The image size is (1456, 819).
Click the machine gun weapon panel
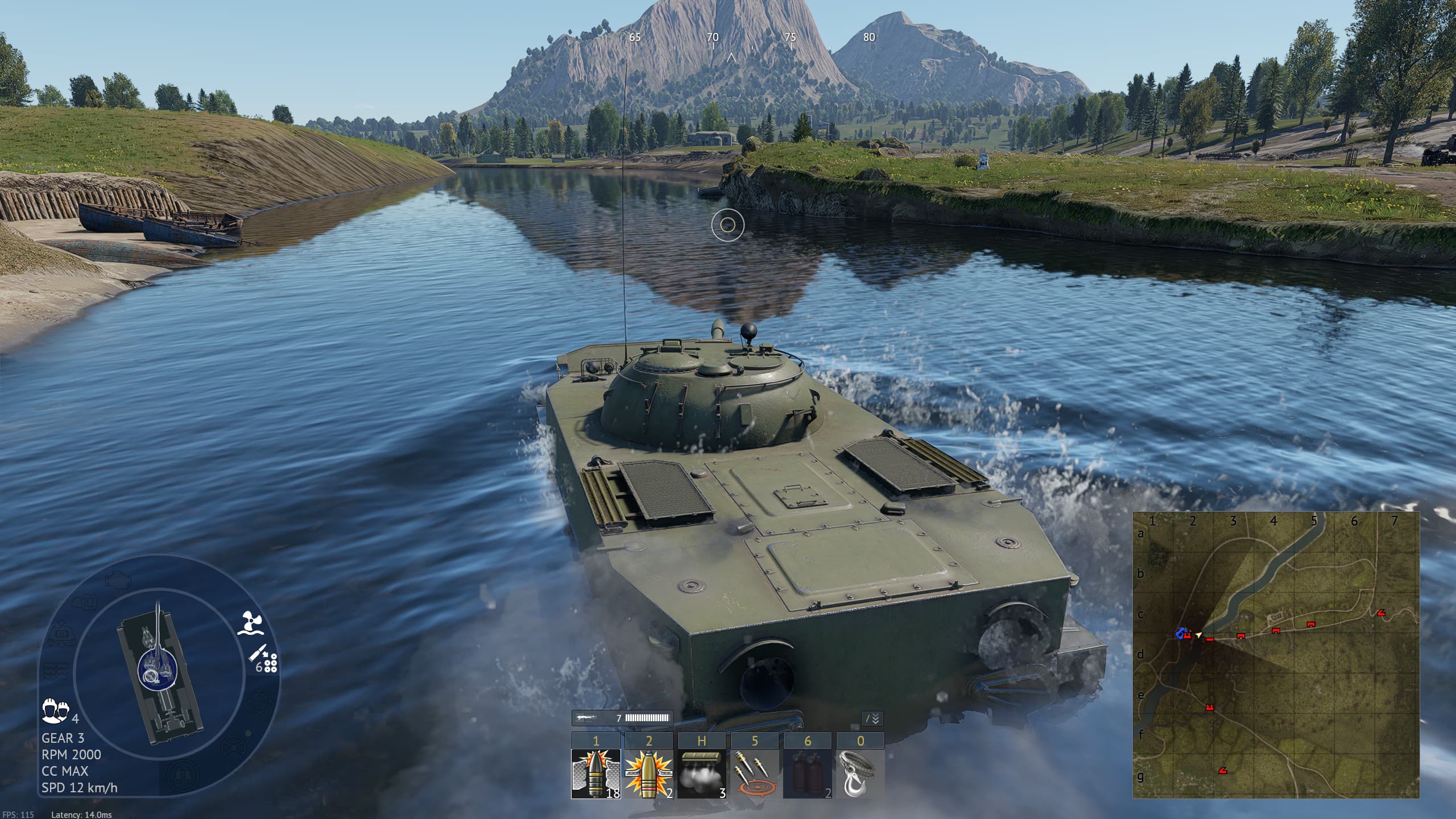point(622,718)
